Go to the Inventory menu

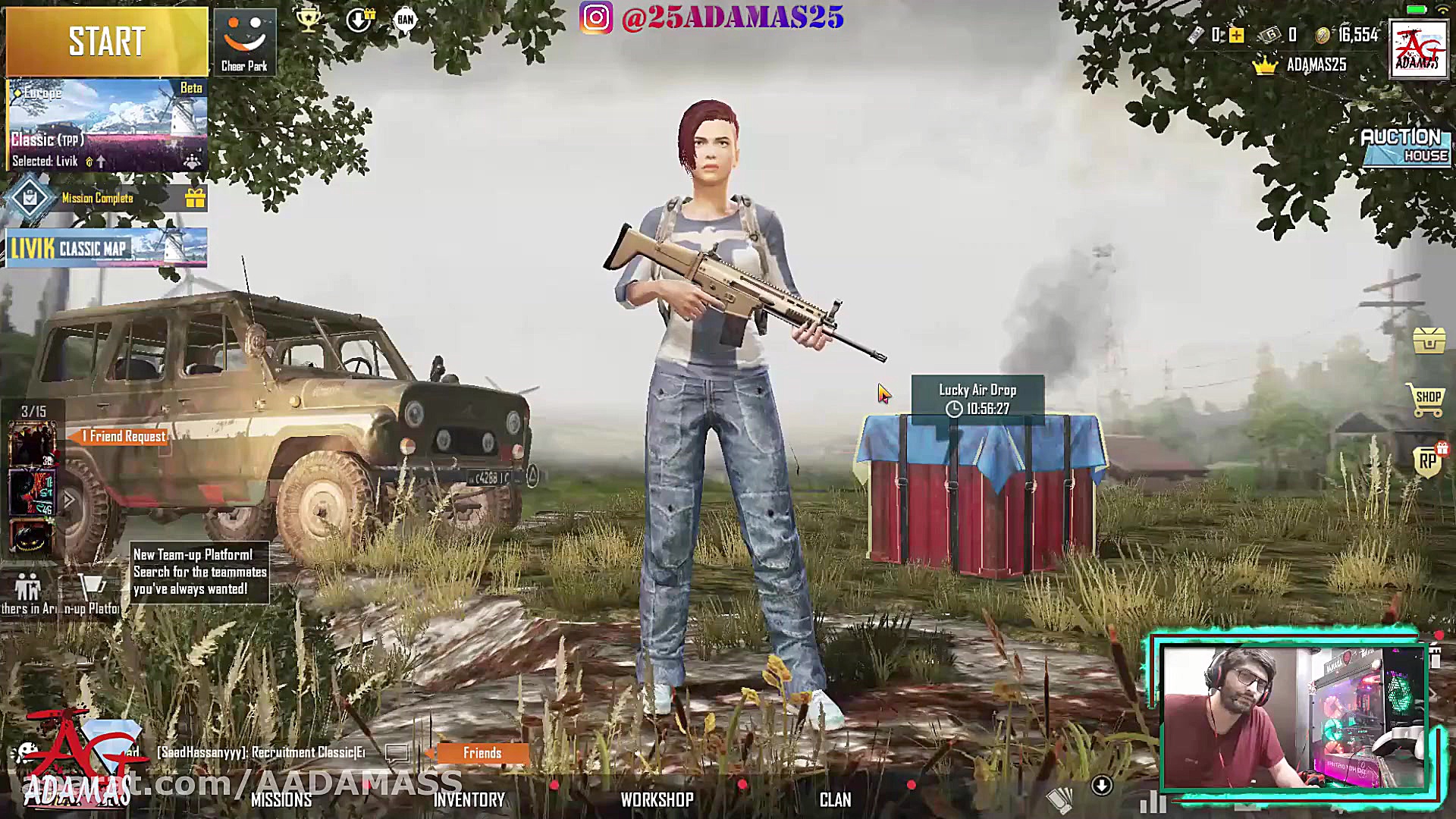click(469, 800)
